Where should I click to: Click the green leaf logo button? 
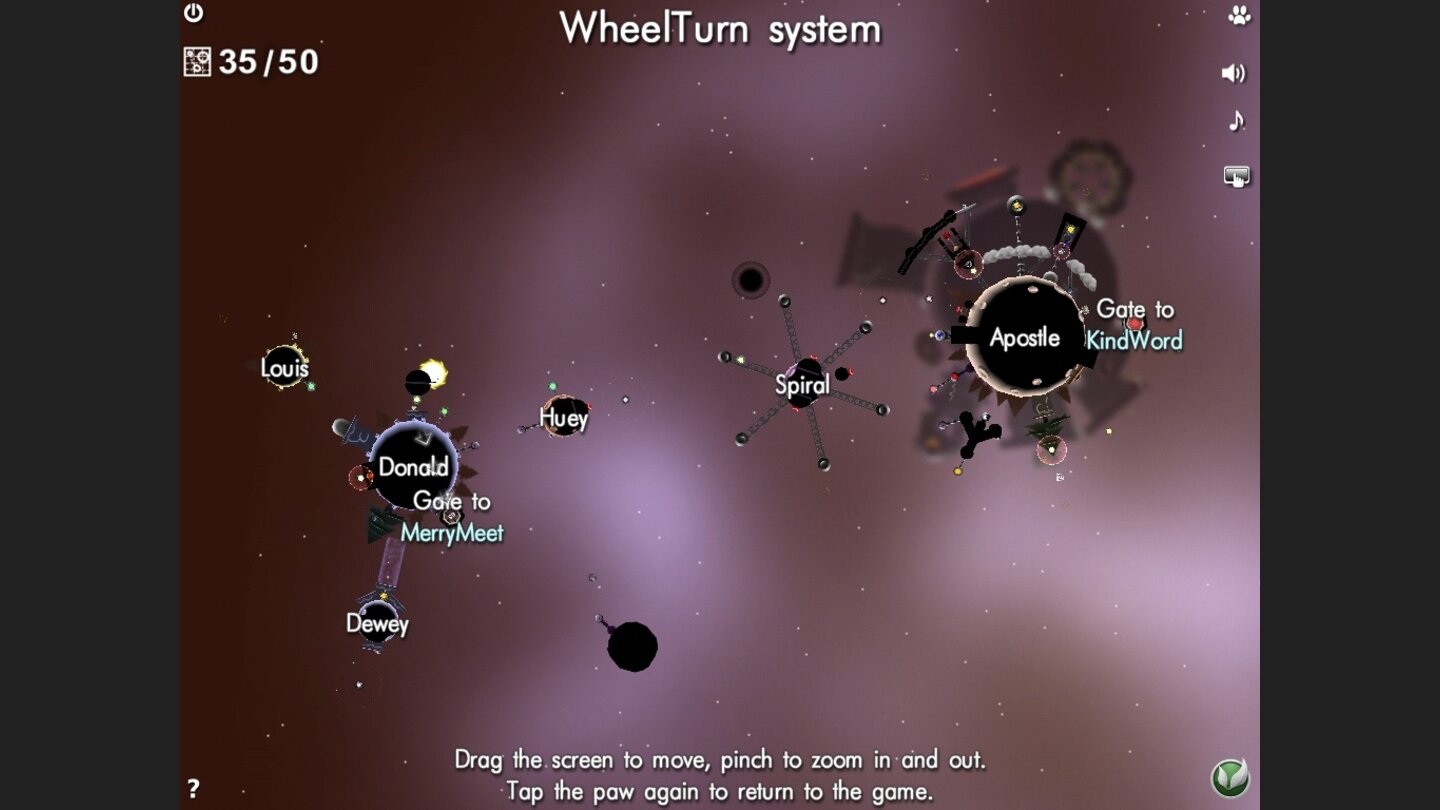coord(1230,778)
